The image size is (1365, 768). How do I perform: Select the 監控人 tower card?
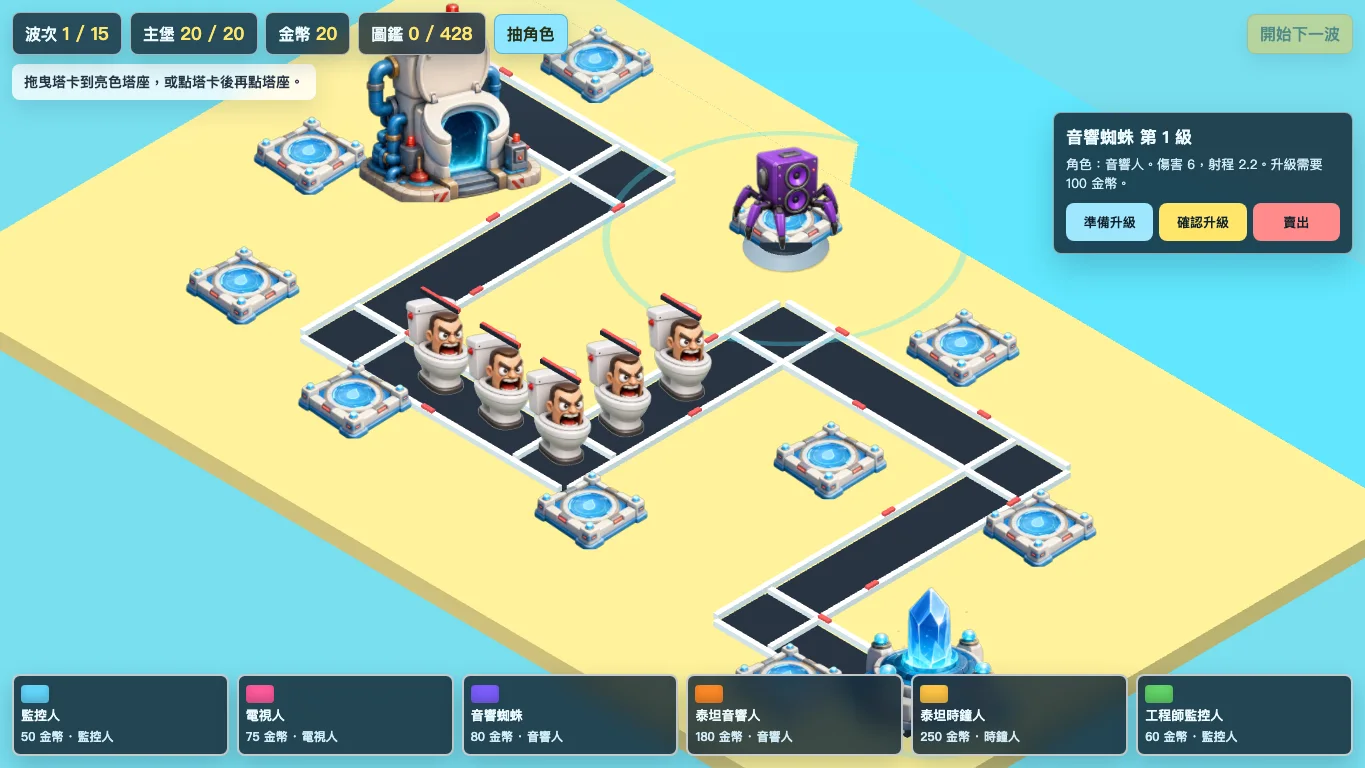[x=120, y=715]
